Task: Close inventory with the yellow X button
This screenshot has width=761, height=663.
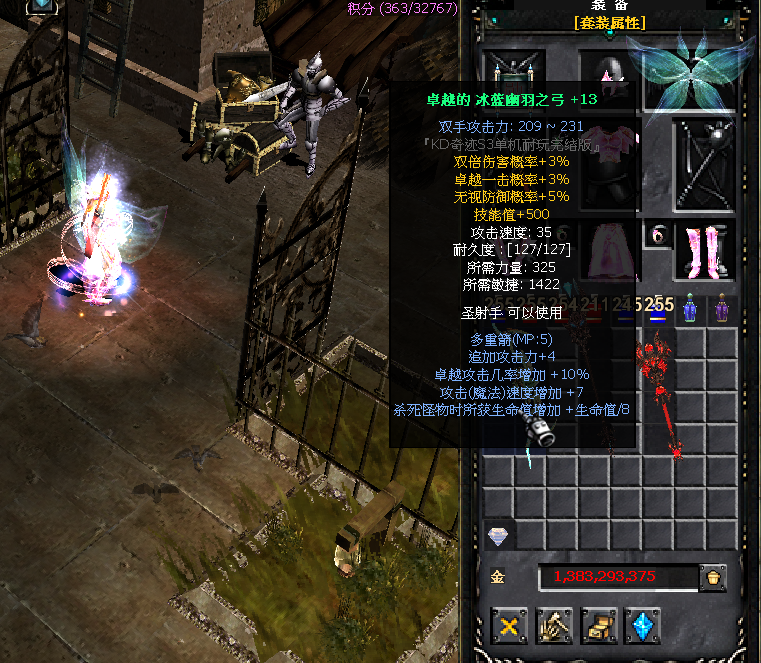Action: point(509,627)
